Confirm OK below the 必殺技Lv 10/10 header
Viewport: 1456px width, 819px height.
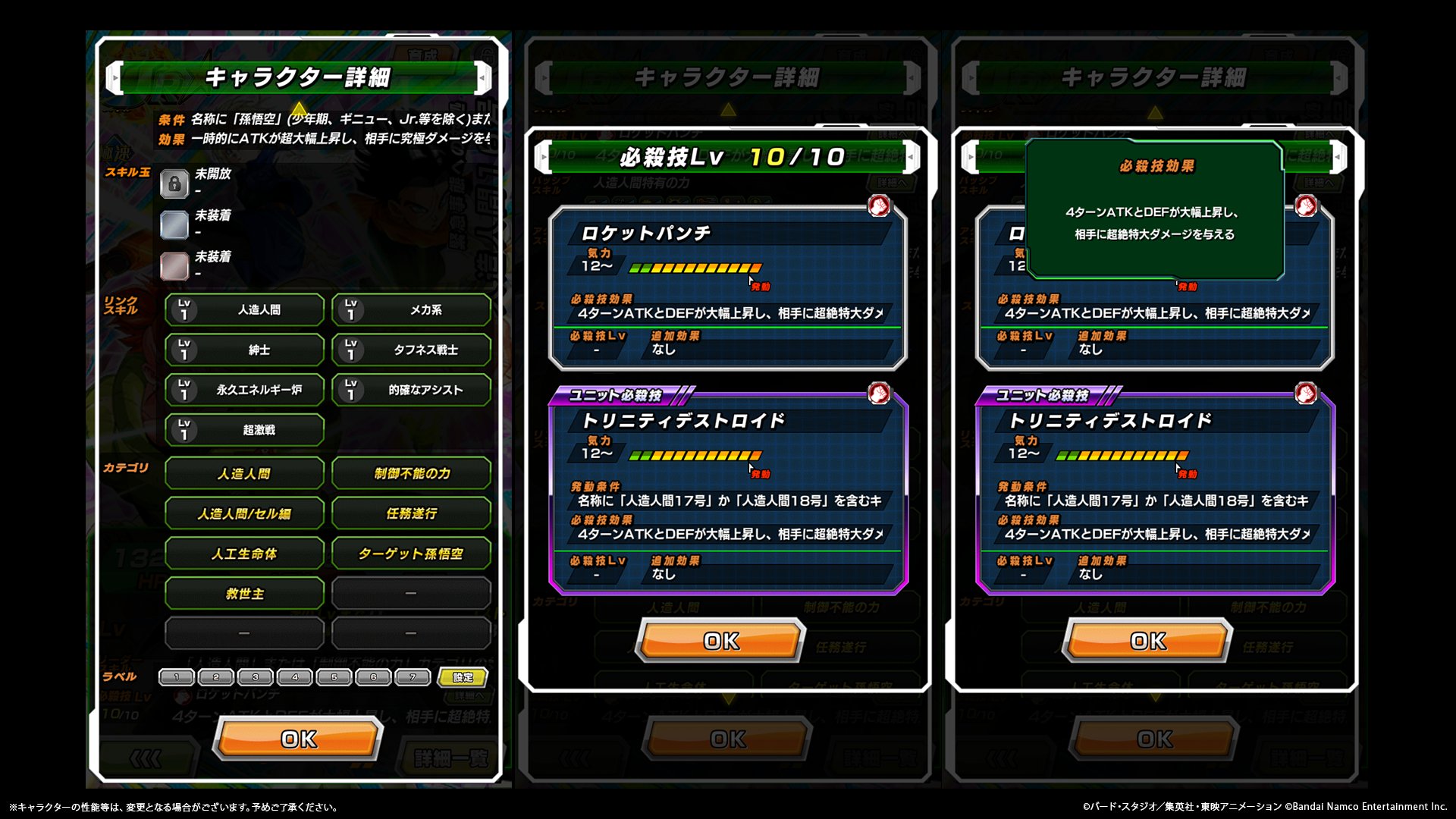(721, 642)
